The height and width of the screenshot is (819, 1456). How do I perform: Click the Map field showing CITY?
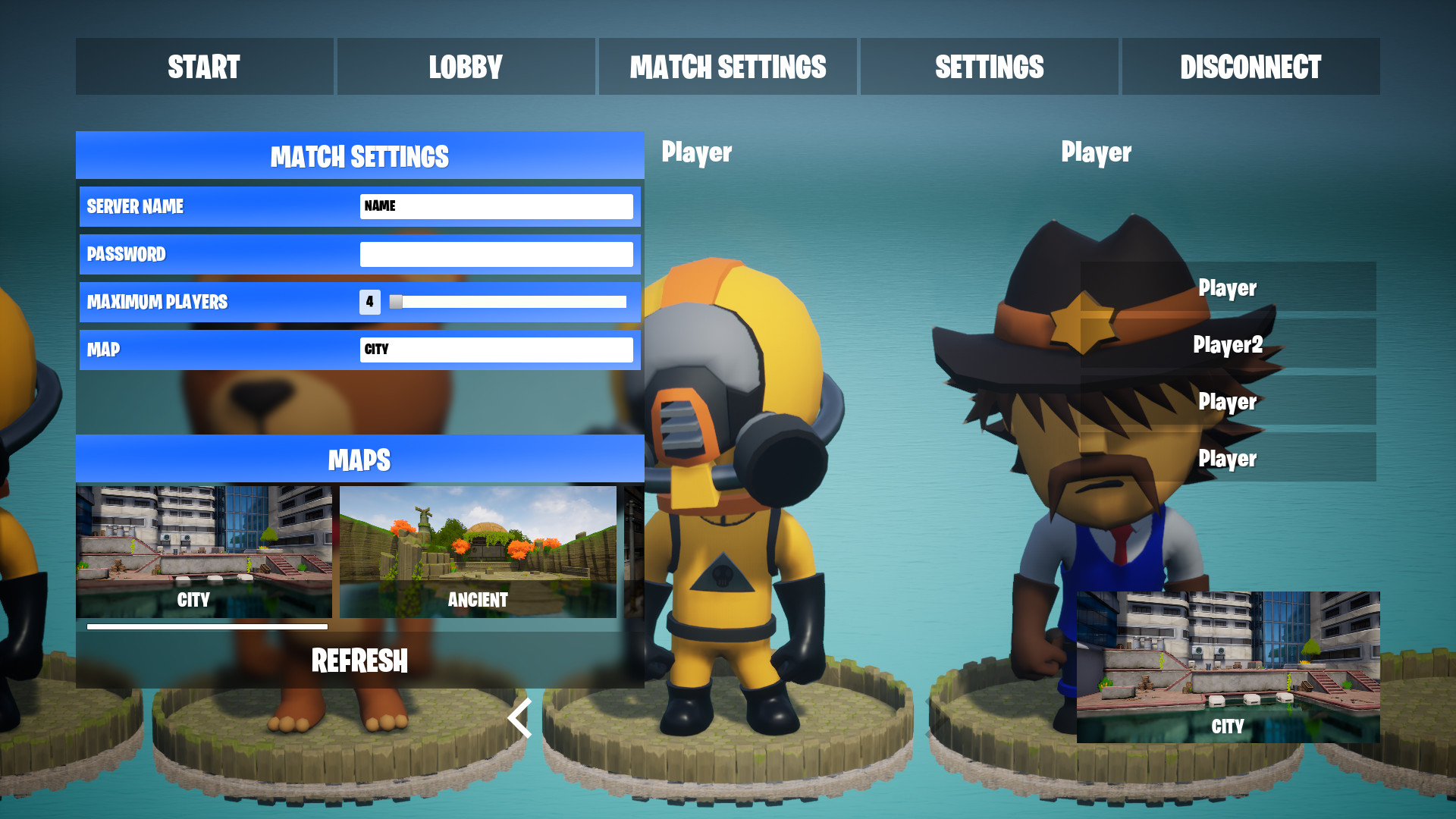point(497,350)
